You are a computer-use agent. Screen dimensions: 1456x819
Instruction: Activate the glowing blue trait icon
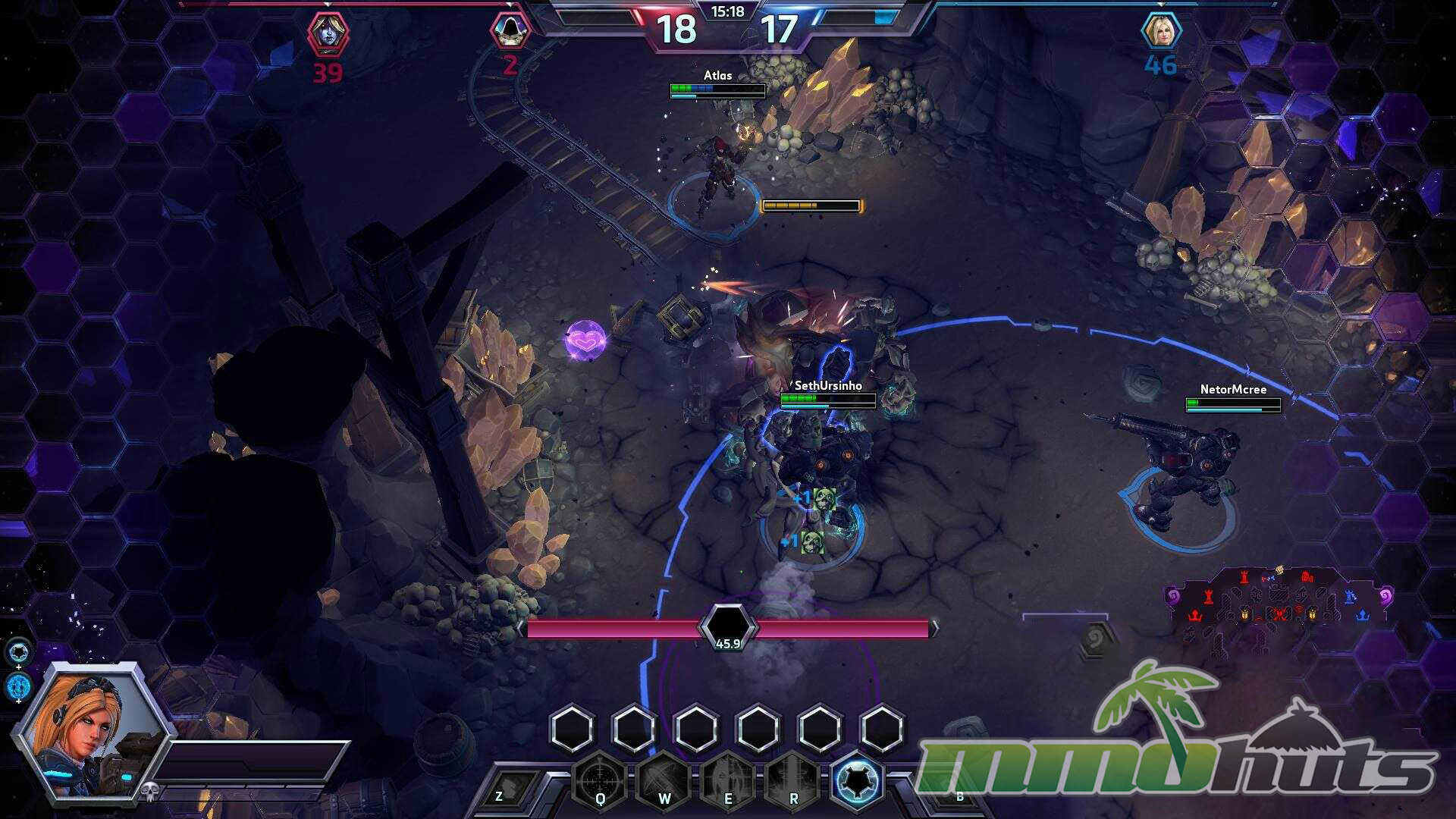click(x=858, y=780)
